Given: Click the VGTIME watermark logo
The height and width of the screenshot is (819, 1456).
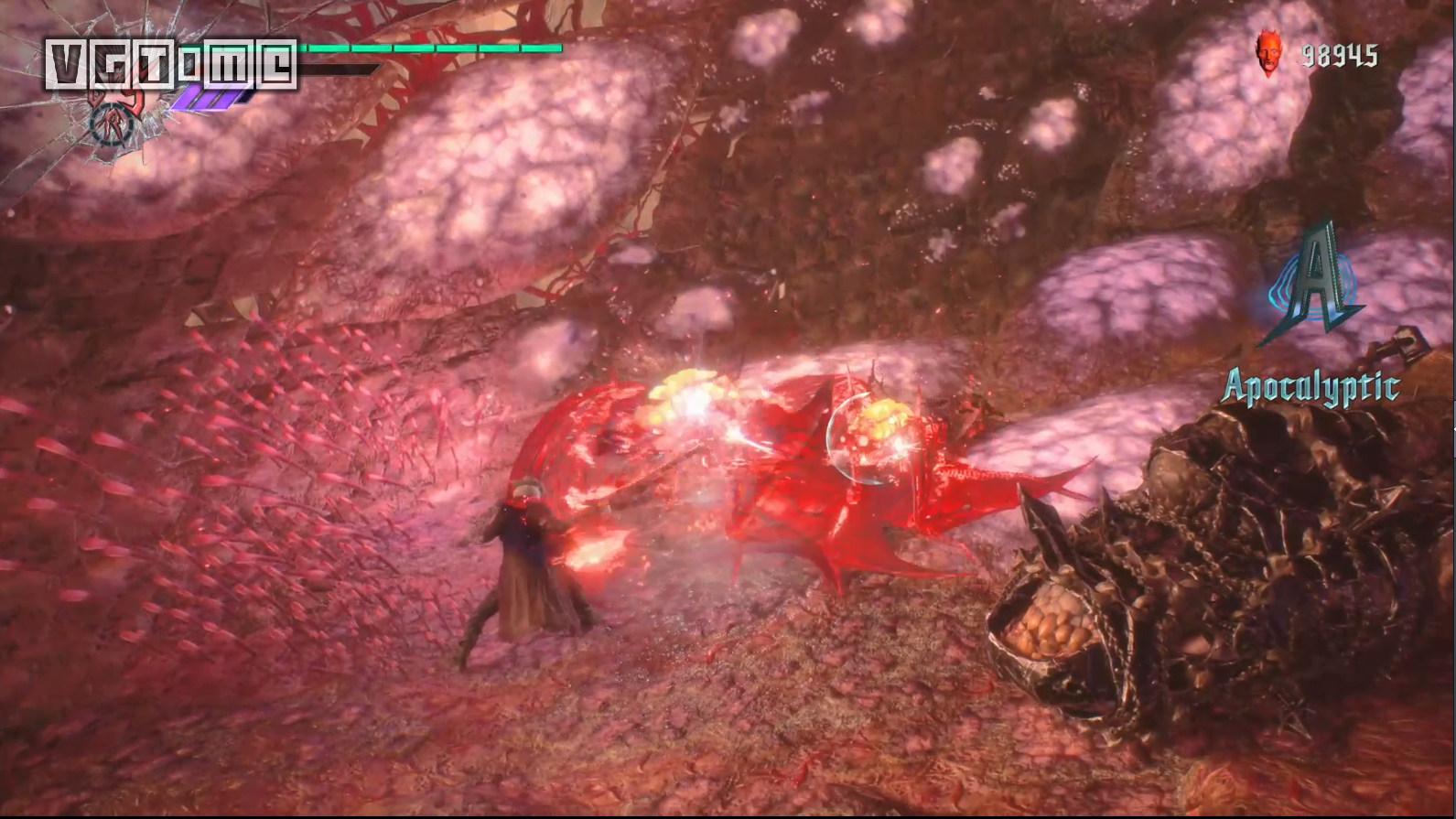Looking at the screenshot, I should click(171, 65).
